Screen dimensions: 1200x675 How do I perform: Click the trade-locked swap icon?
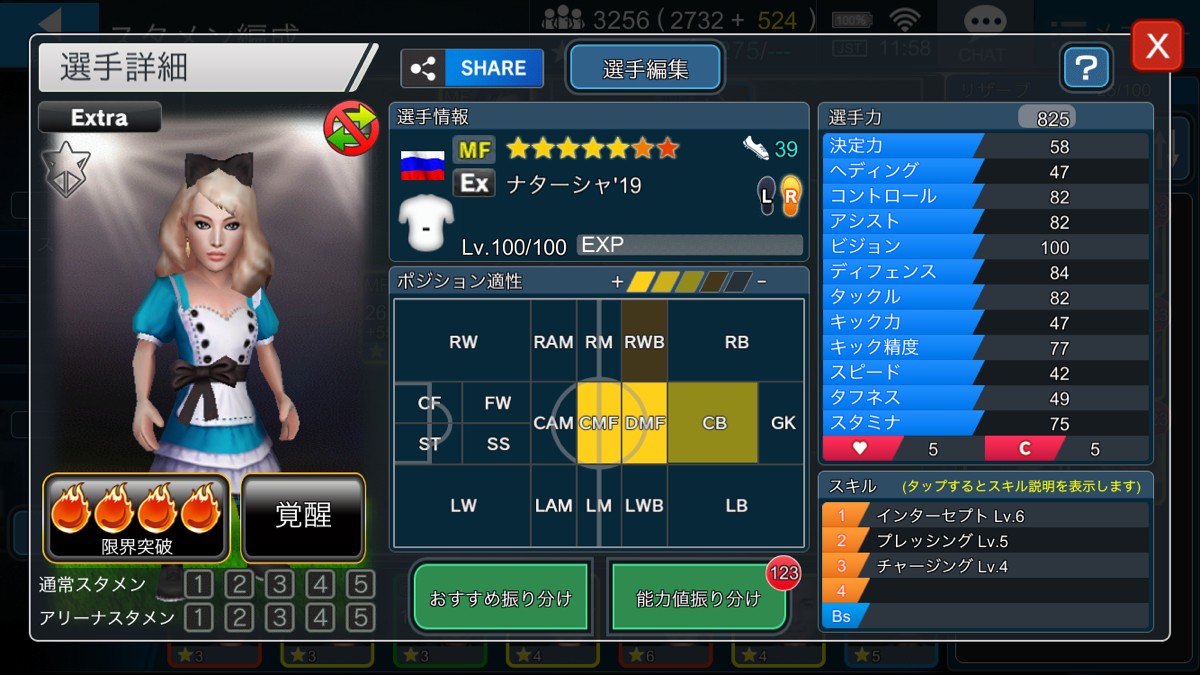[x=350, y=128]
